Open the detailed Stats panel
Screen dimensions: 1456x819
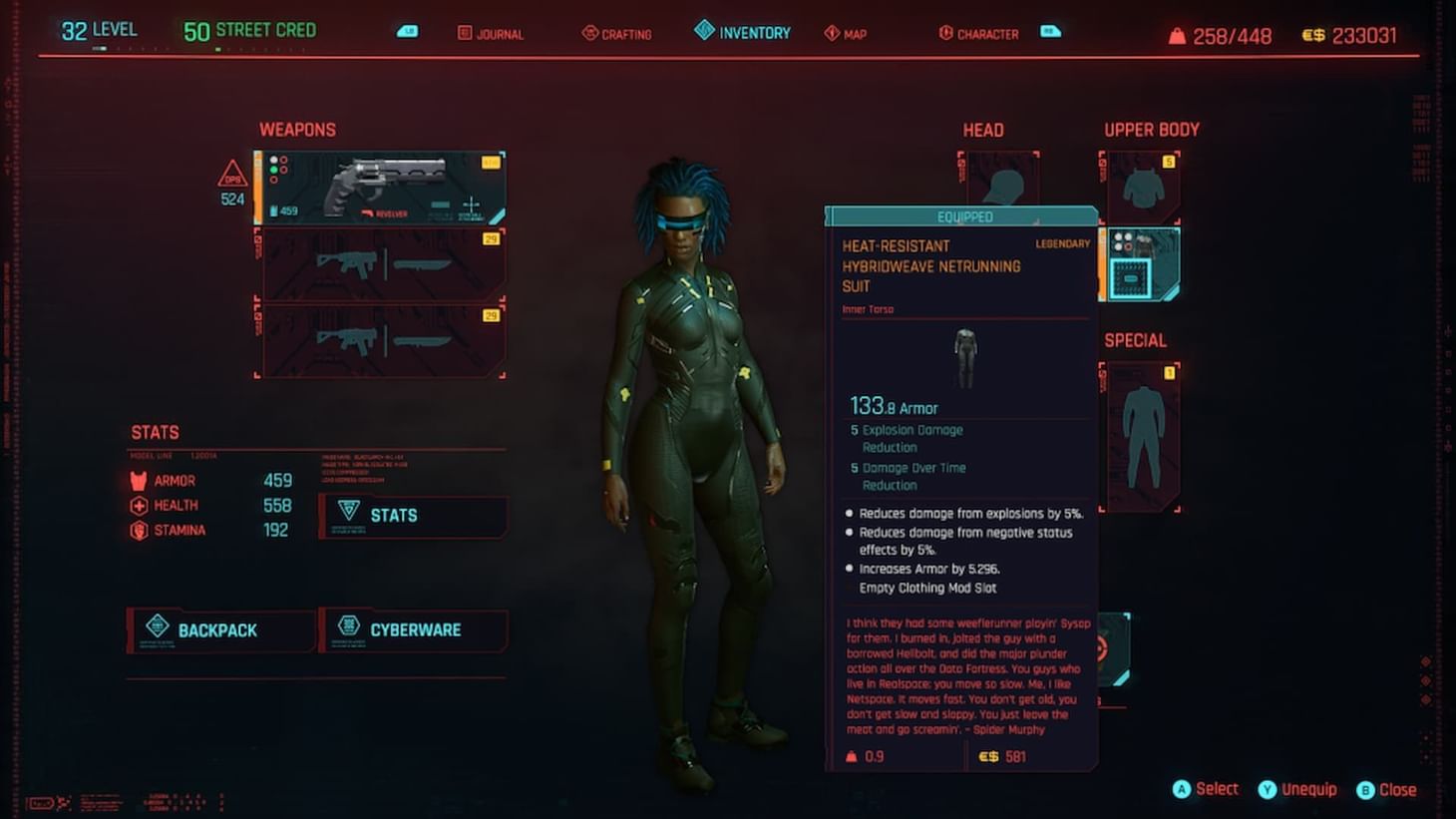click(x=413, y=516)
